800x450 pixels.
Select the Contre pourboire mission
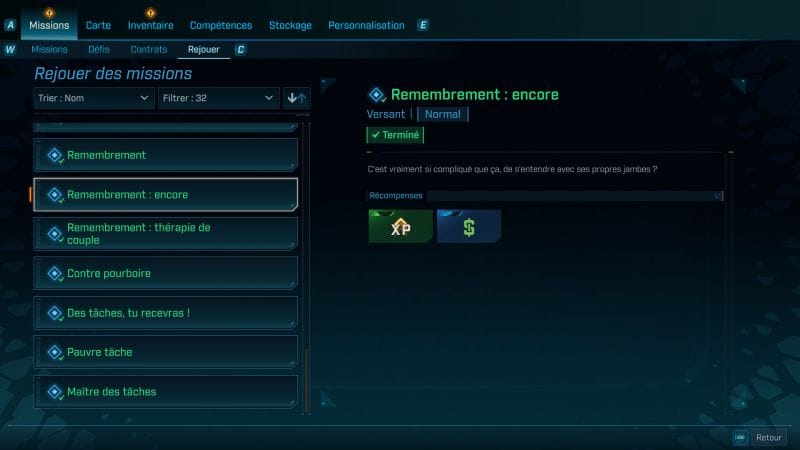pyautogui.click(x=166, y=273)
